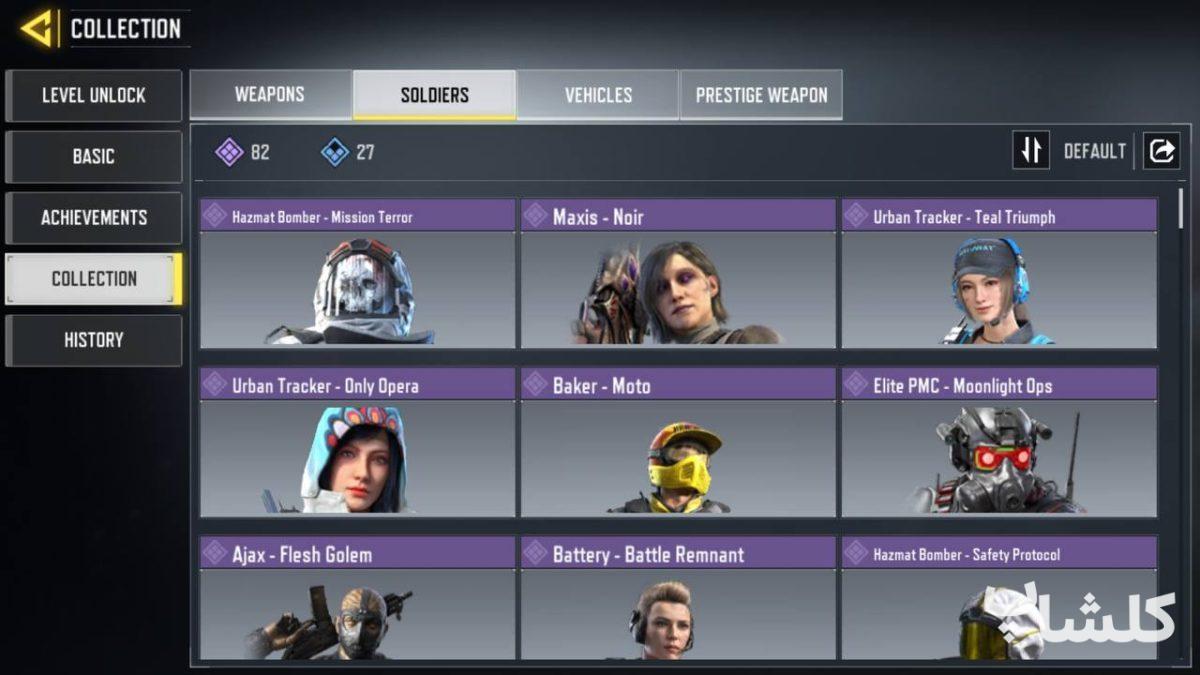Click the share icon button
The height and width of the screenshot is (675, 1200).
pos(1161,151)
